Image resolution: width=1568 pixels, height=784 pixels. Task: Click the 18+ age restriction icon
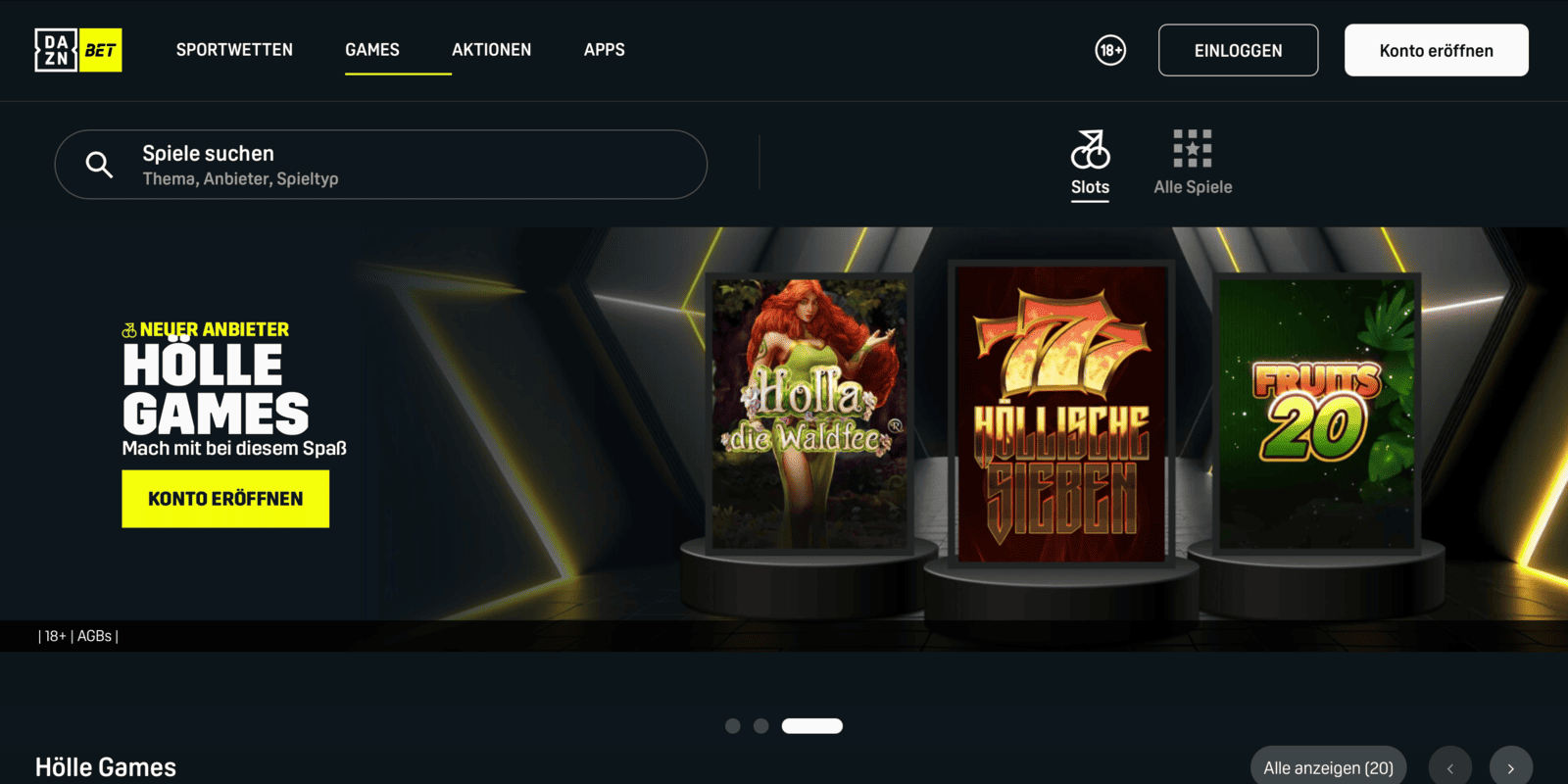pyautogui.click(x=1110, y=50)
